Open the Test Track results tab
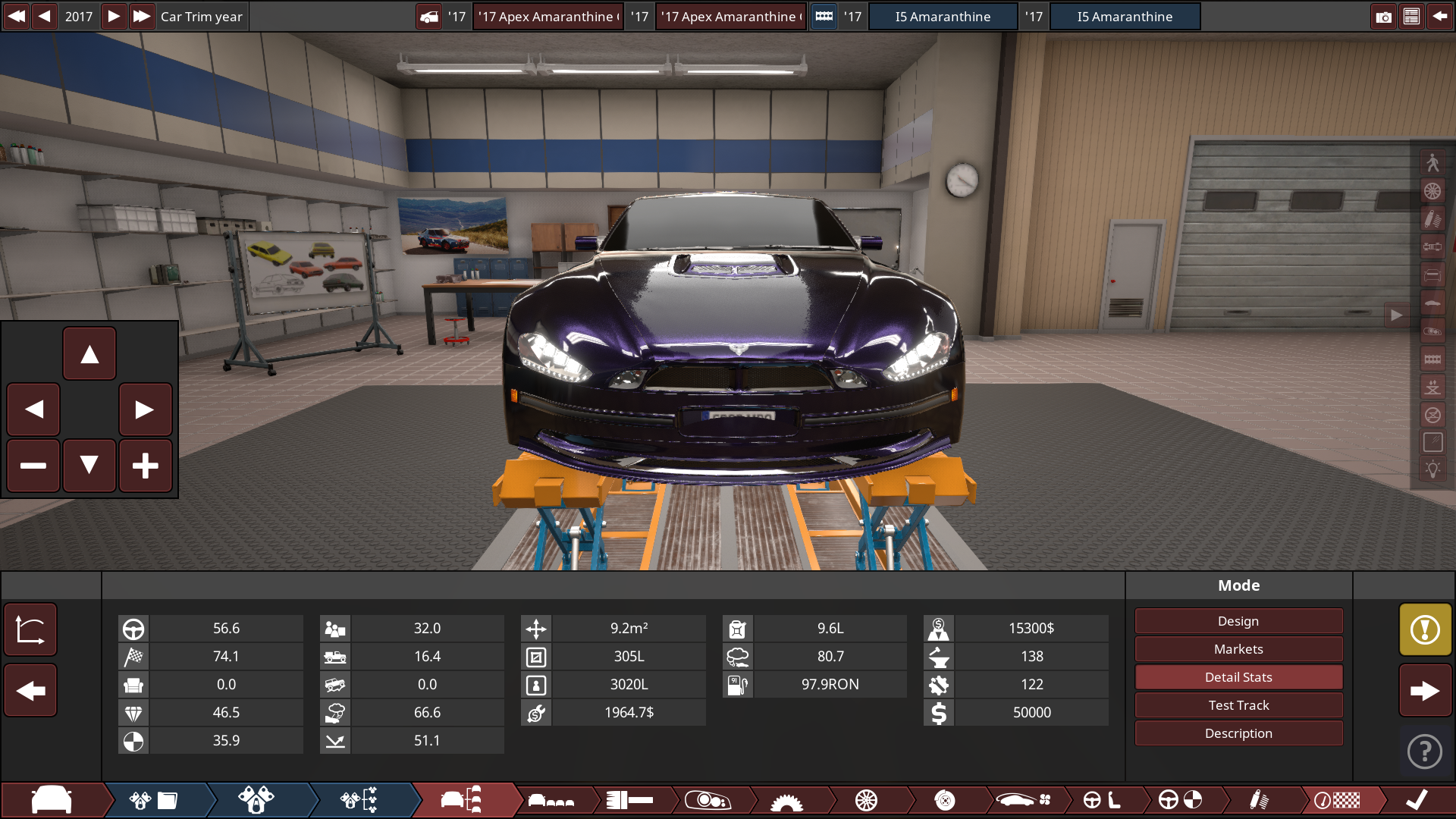 tap(1238, 704)
